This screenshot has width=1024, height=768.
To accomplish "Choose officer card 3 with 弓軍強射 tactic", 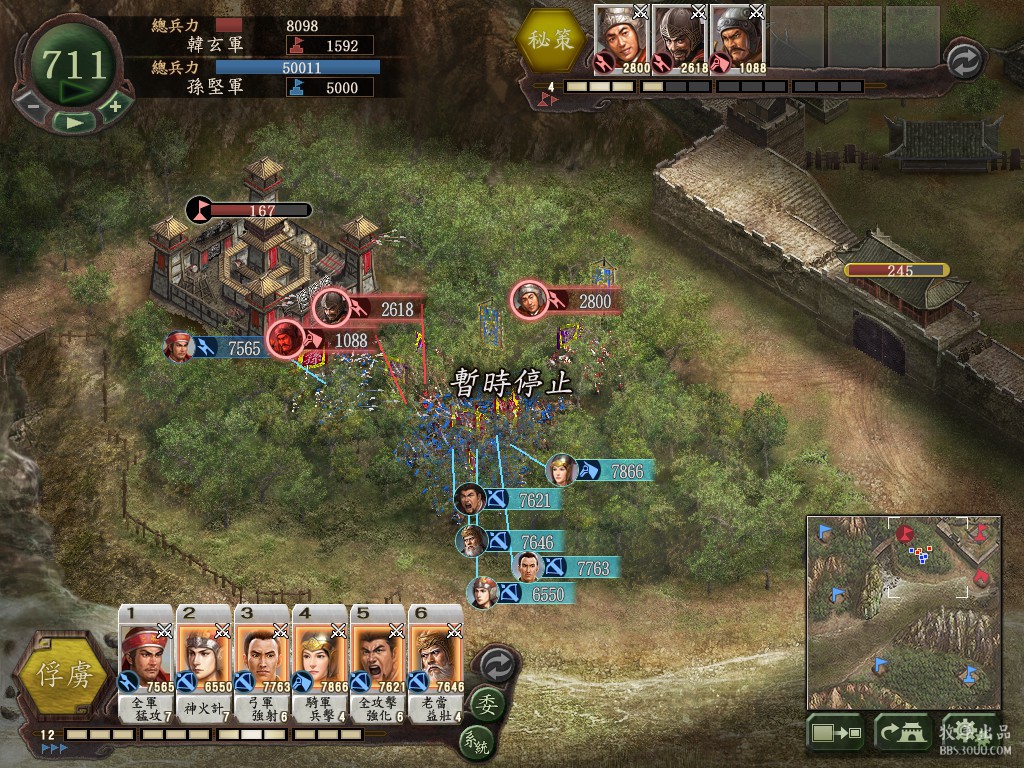I will (262, 663).
